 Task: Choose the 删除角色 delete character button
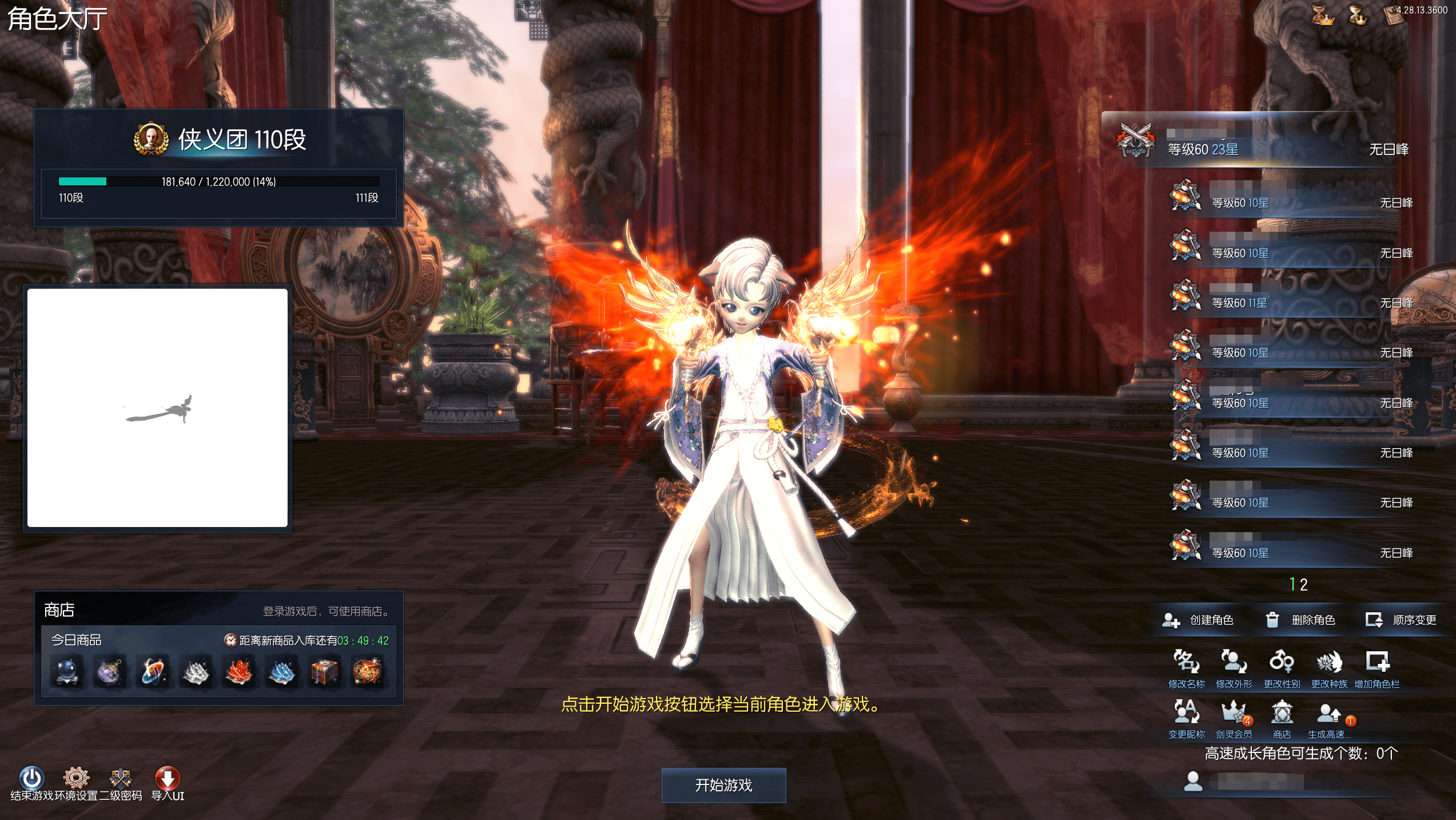pos(1300,620)
